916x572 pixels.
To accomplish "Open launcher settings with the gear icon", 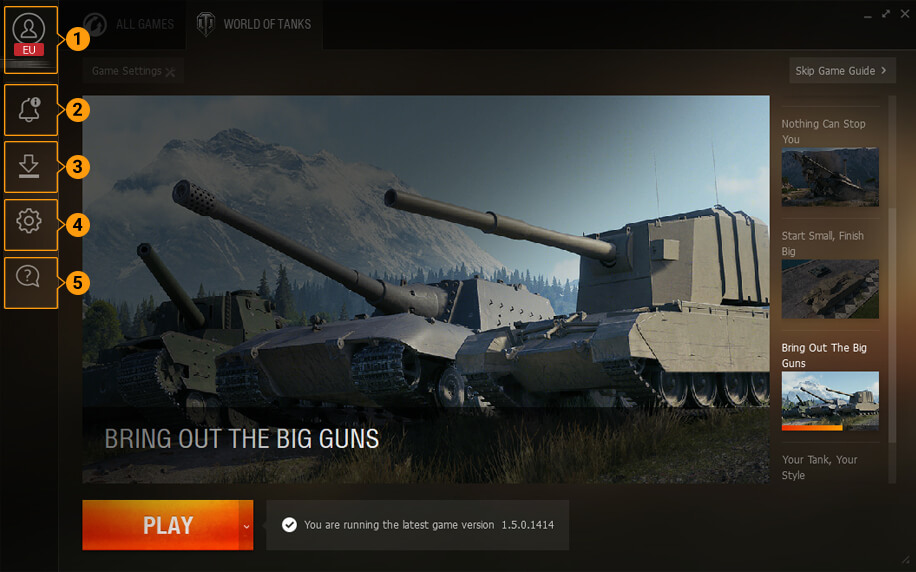I will point(29,222).
